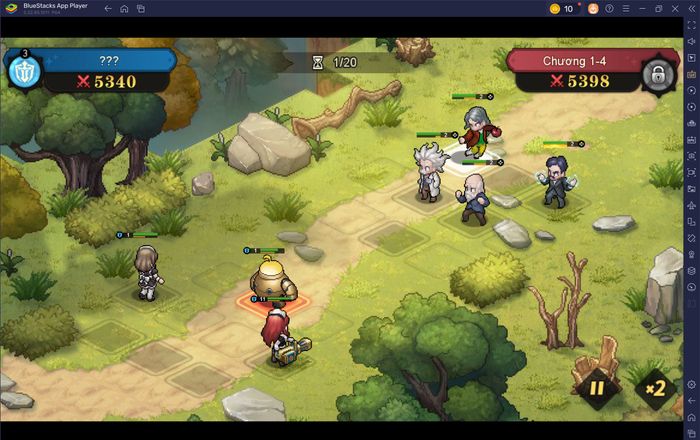This screenshot has height=440, width=700.
Task: Toggle the x2 battle speed
Action: click(x=656, y=388)
